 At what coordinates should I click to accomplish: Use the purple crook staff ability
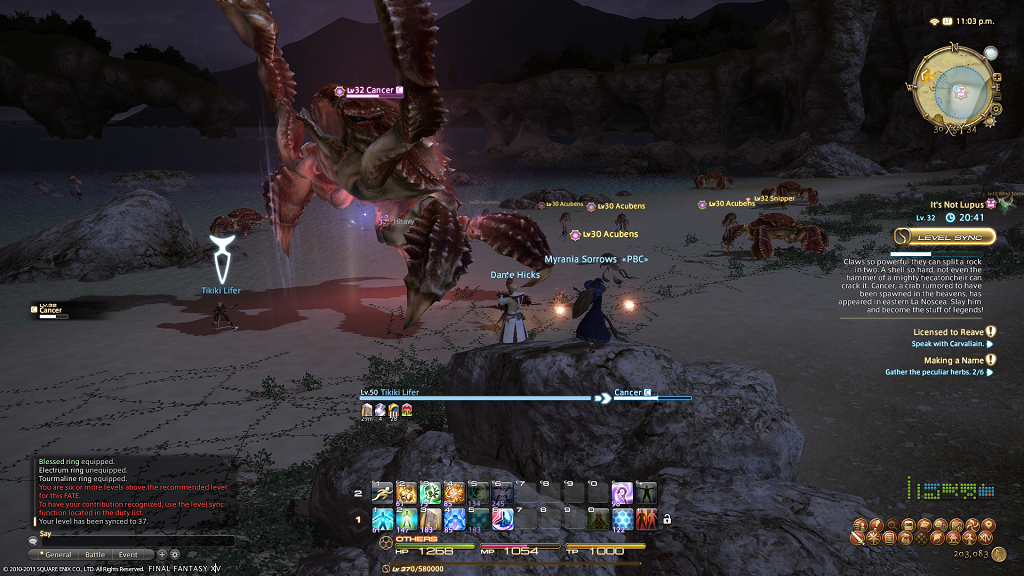pyautogui.click(x=622, y=492)
